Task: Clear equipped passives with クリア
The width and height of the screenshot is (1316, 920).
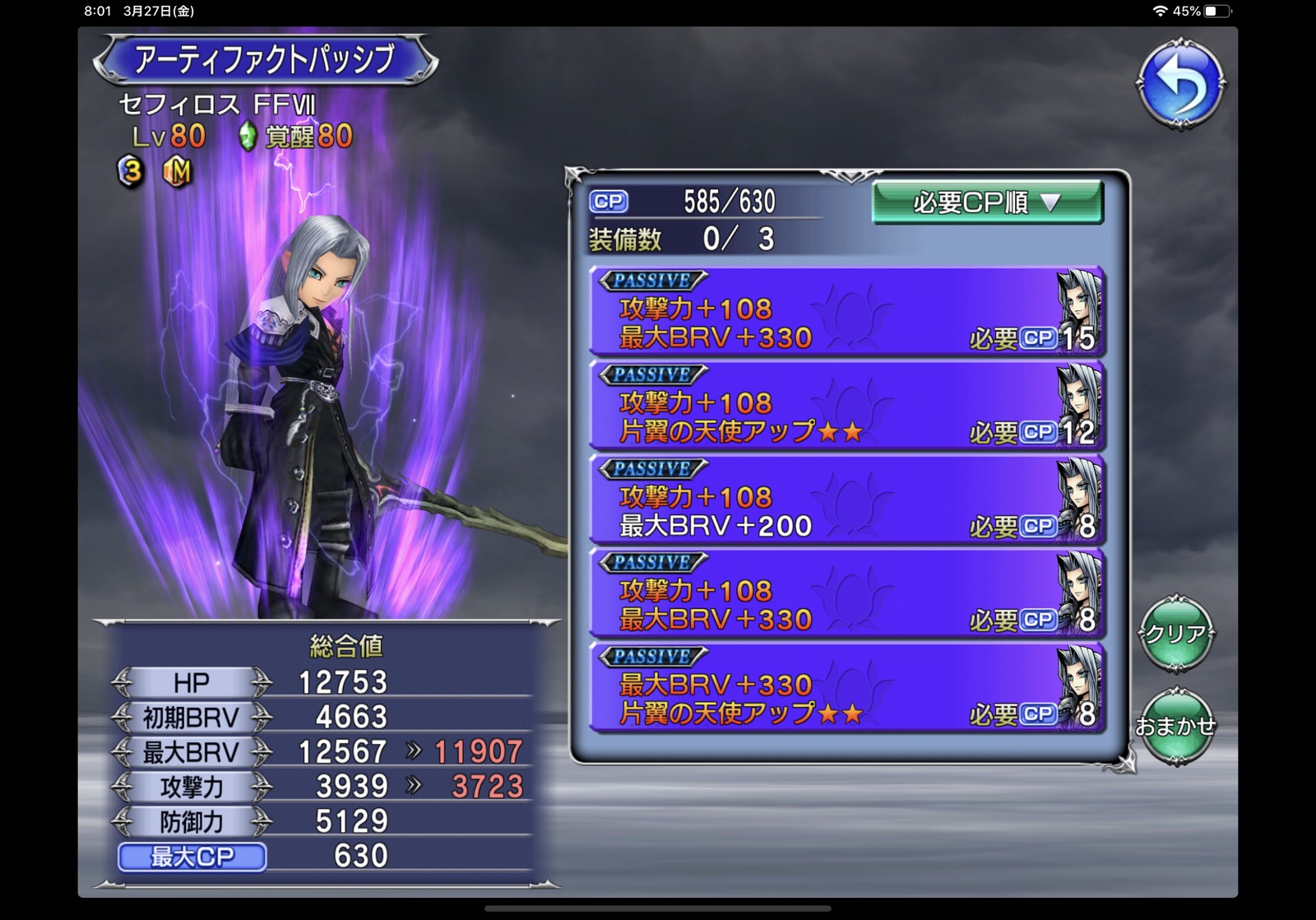Action: point(1176,634)
